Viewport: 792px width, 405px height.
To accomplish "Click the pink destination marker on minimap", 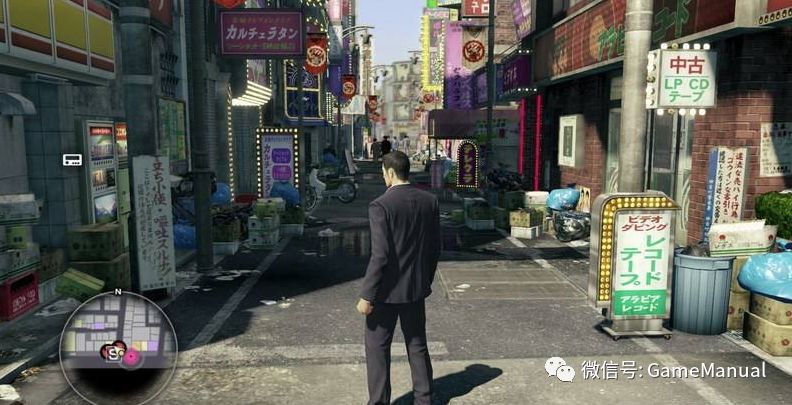I will 130,355.
